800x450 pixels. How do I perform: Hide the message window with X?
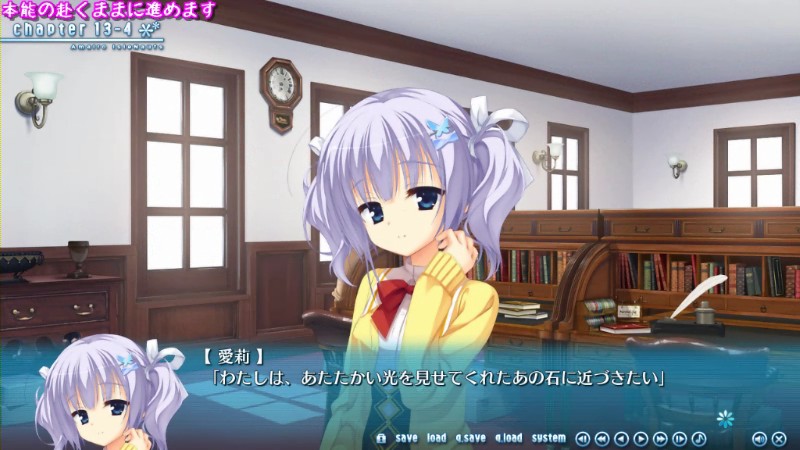(779, 438)
